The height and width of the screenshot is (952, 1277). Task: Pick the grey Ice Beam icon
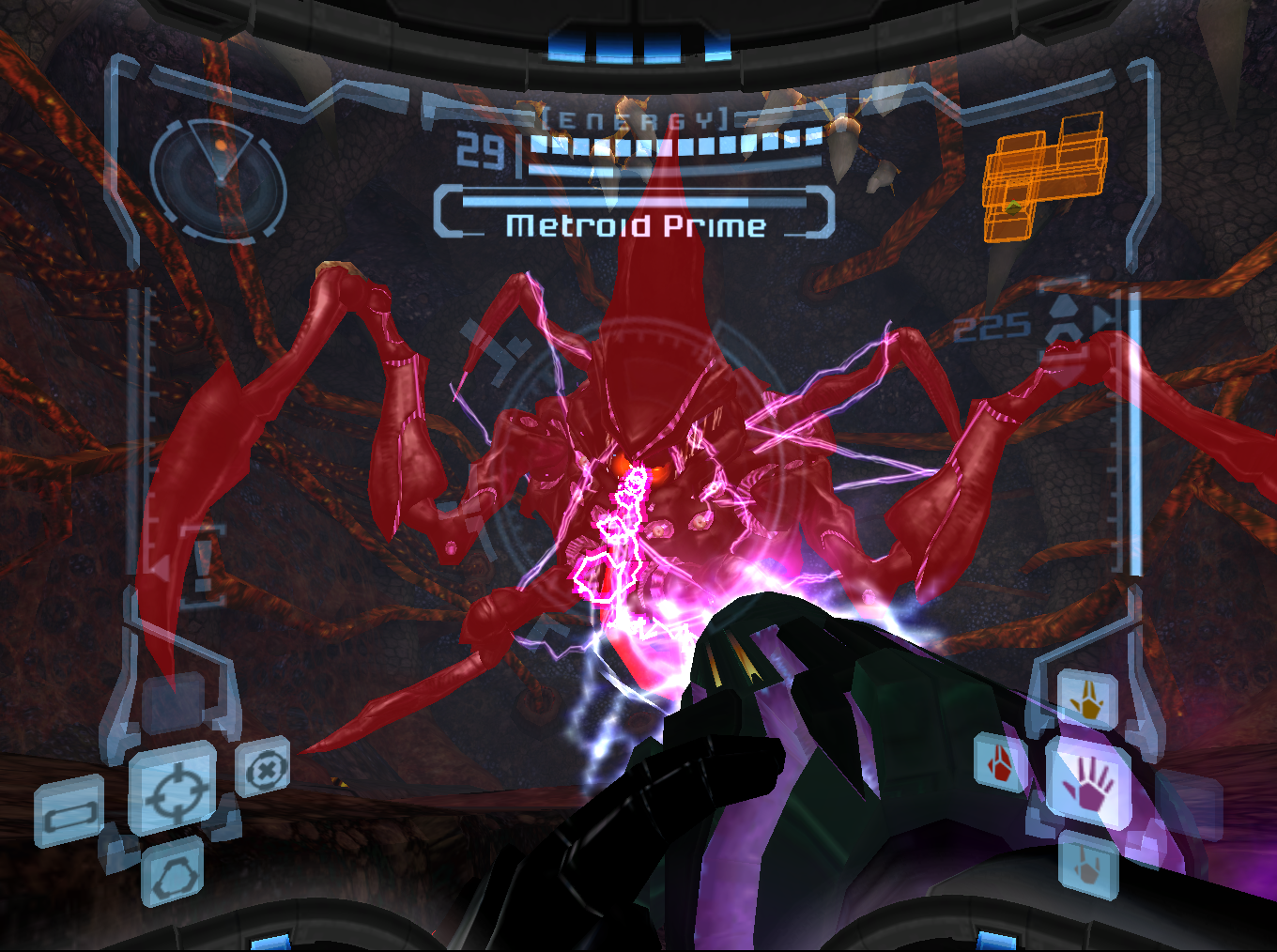point(1088,868)
